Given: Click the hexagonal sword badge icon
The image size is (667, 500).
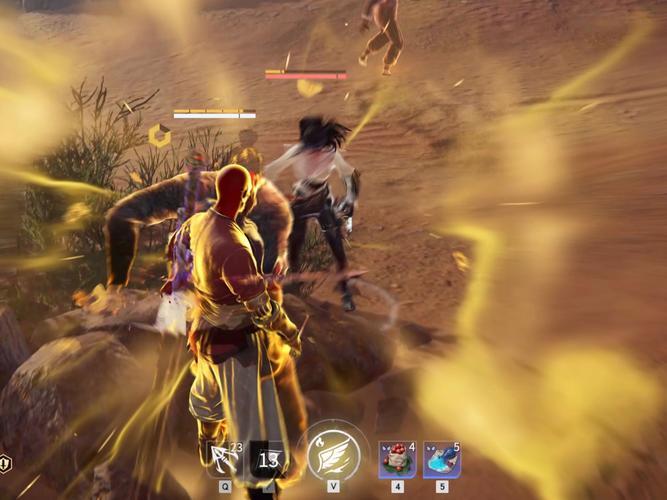Looking at the screenshot, I should (5, 462).
